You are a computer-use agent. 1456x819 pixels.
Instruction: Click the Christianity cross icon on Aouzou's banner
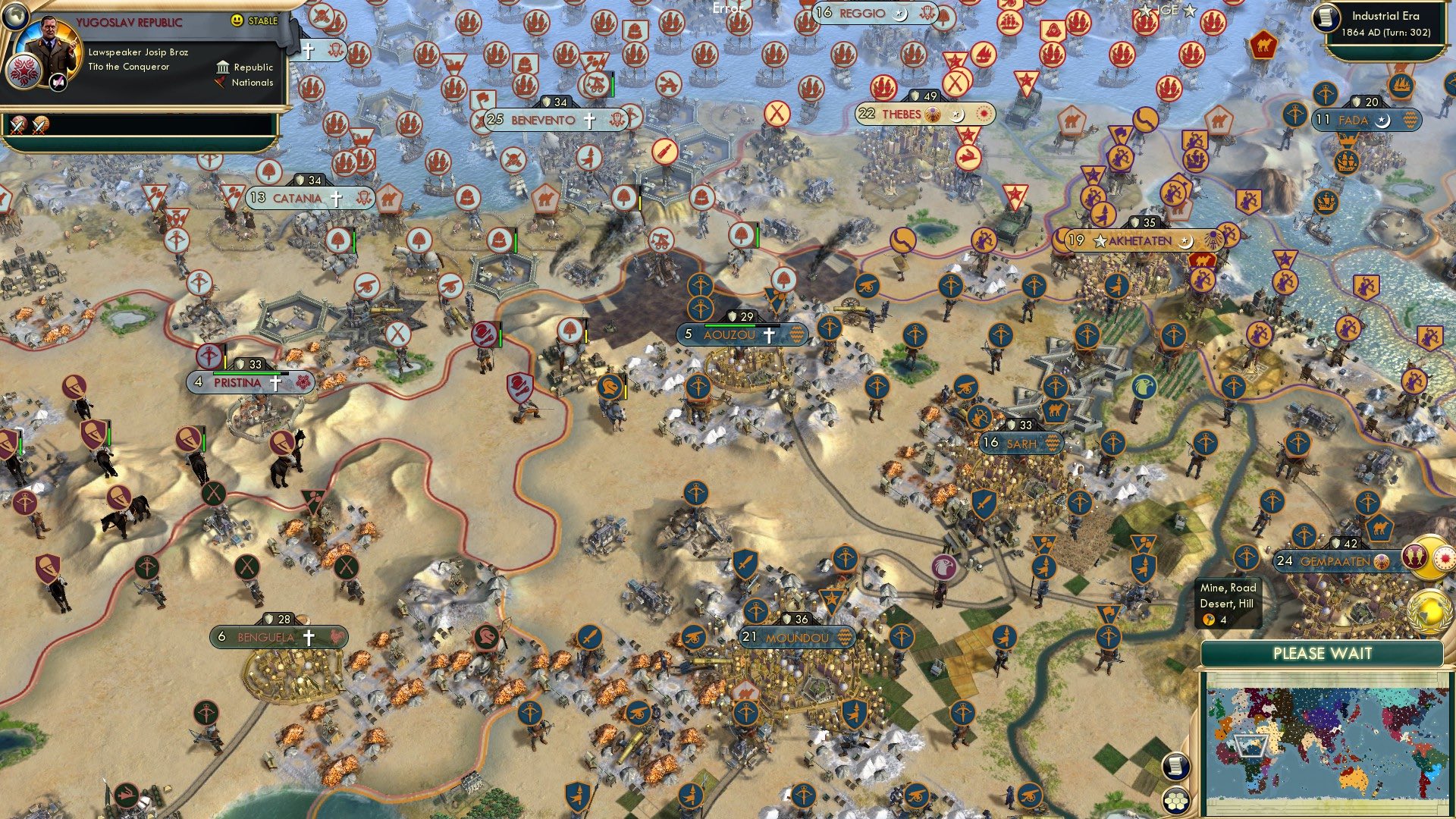[769, 335]
